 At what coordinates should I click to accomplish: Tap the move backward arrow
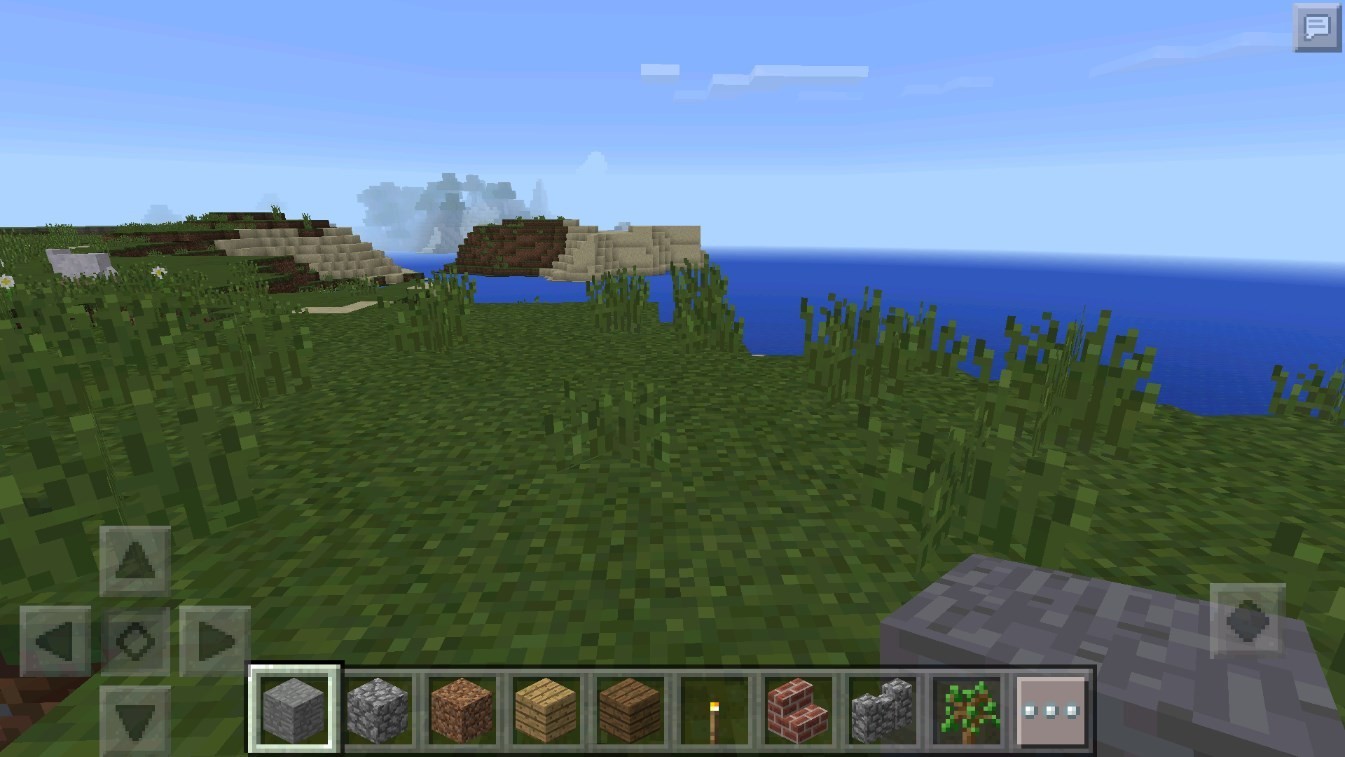pos(135,718)
